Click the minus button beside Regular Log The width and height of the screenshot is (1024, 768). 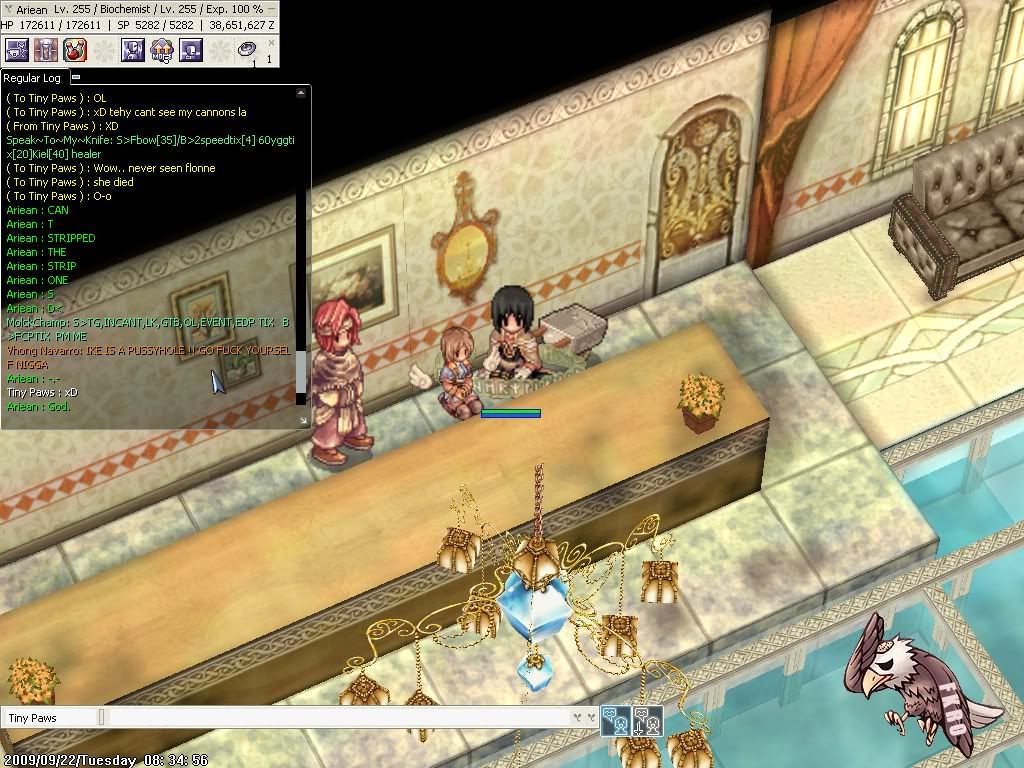click(75, 77)
